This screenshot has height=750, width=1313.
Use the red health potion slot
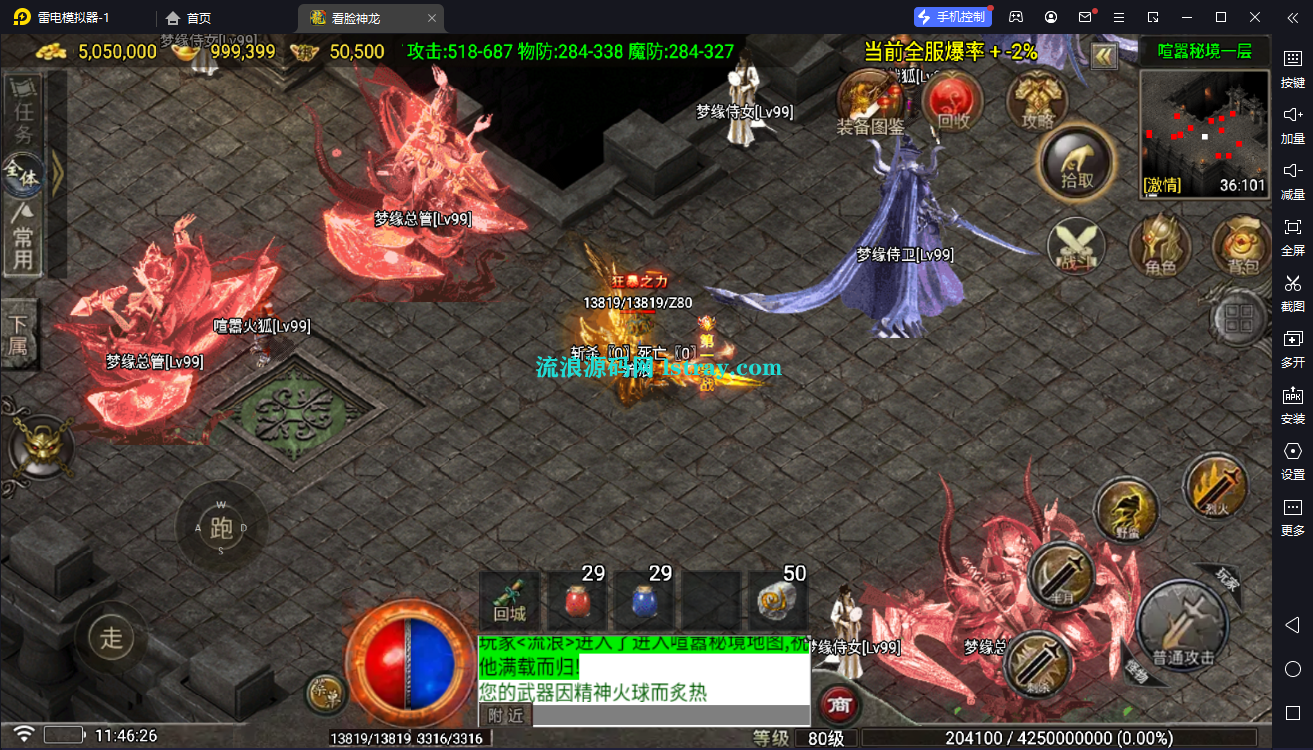coord(576,601)
